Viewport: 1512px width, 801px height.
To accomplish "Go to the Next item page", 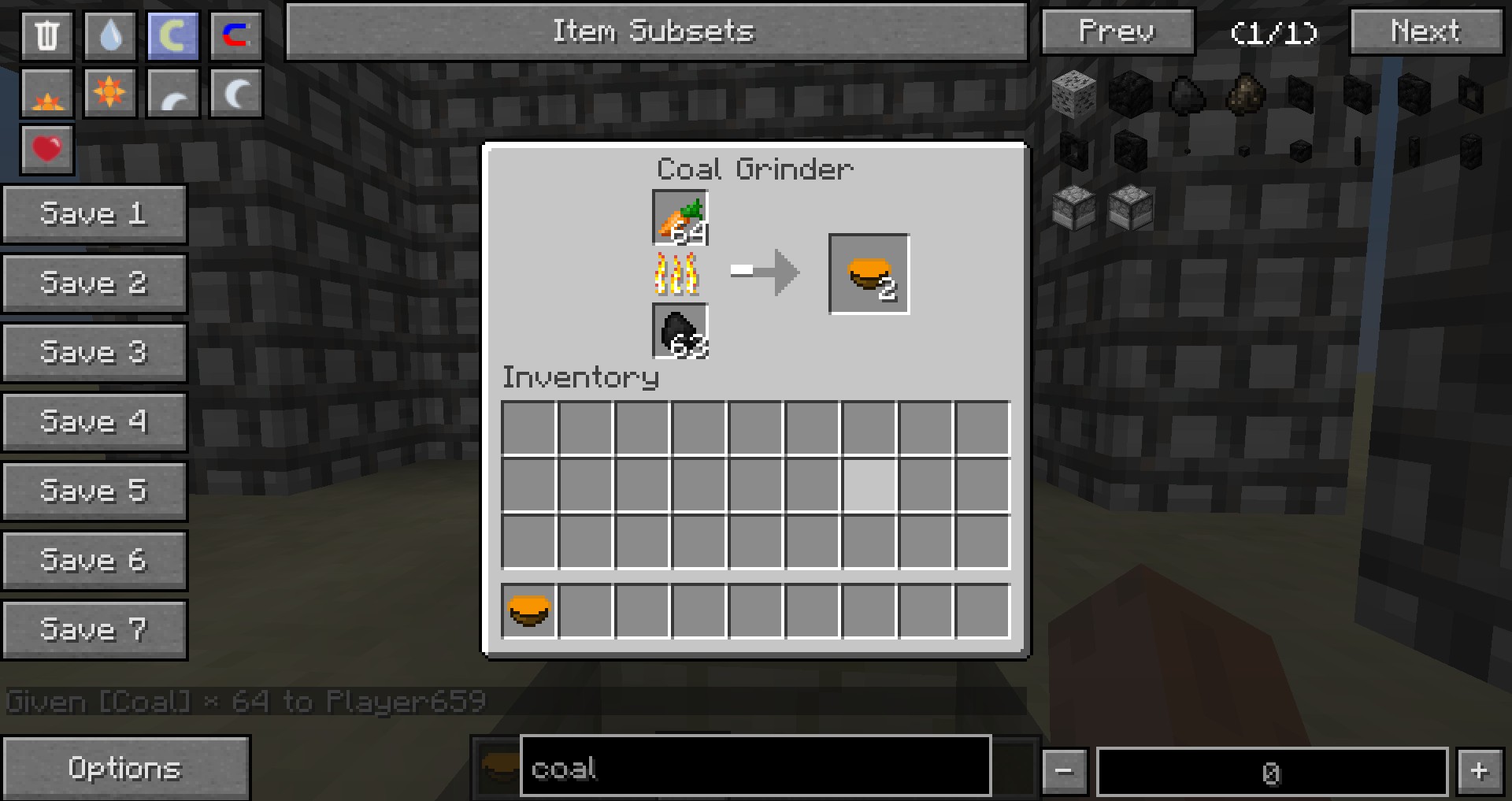I will [1426, 32].
